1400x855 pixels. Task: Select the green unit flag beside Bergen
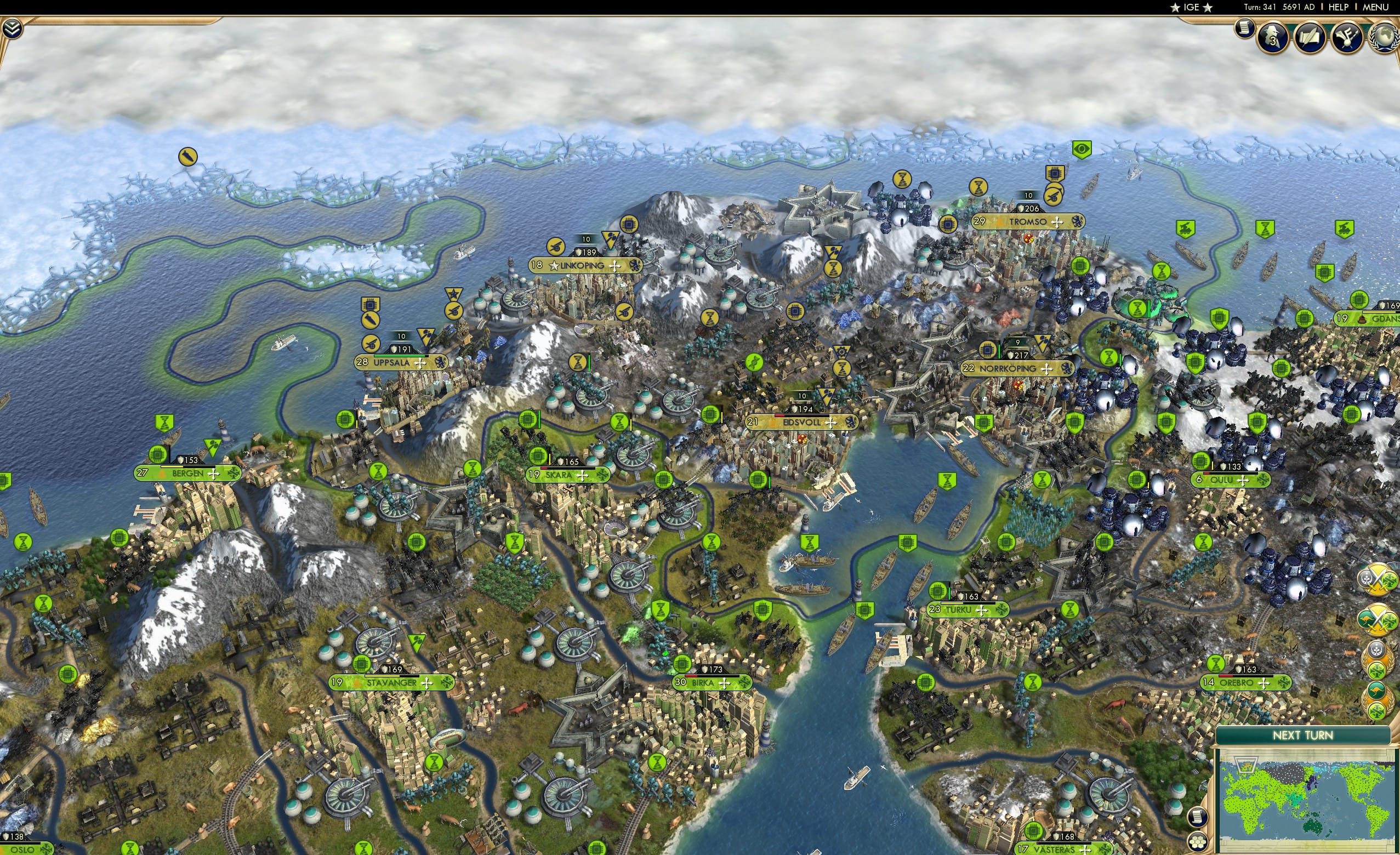pos(157,456)
